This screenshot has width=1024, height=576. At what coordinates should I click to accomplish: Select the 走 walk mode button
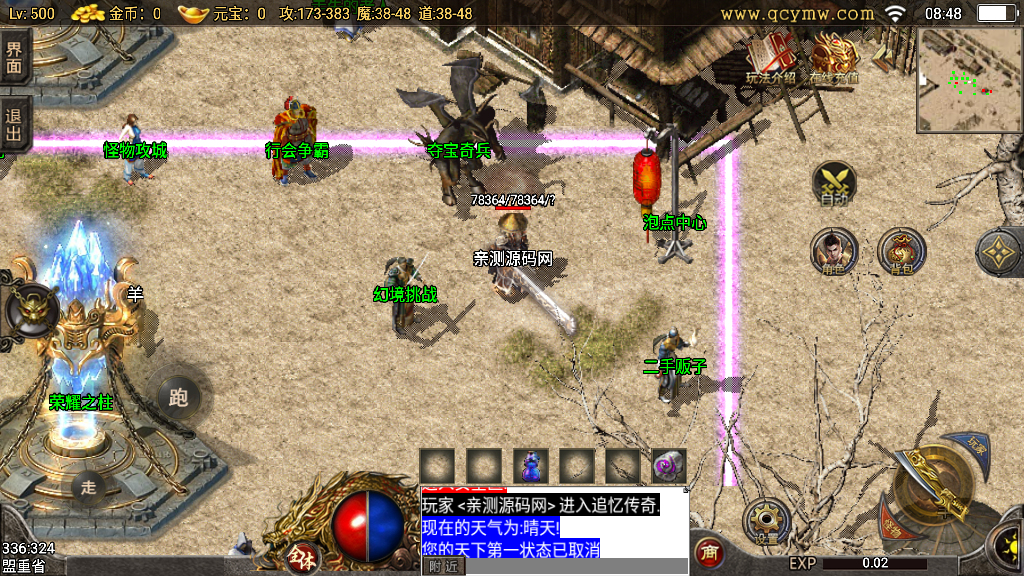point(89,487)
